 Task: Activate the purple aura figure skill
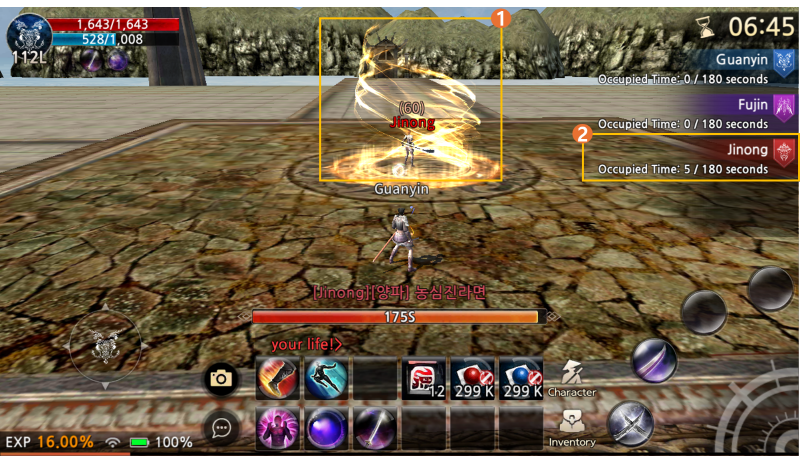(x=277, y=428)
